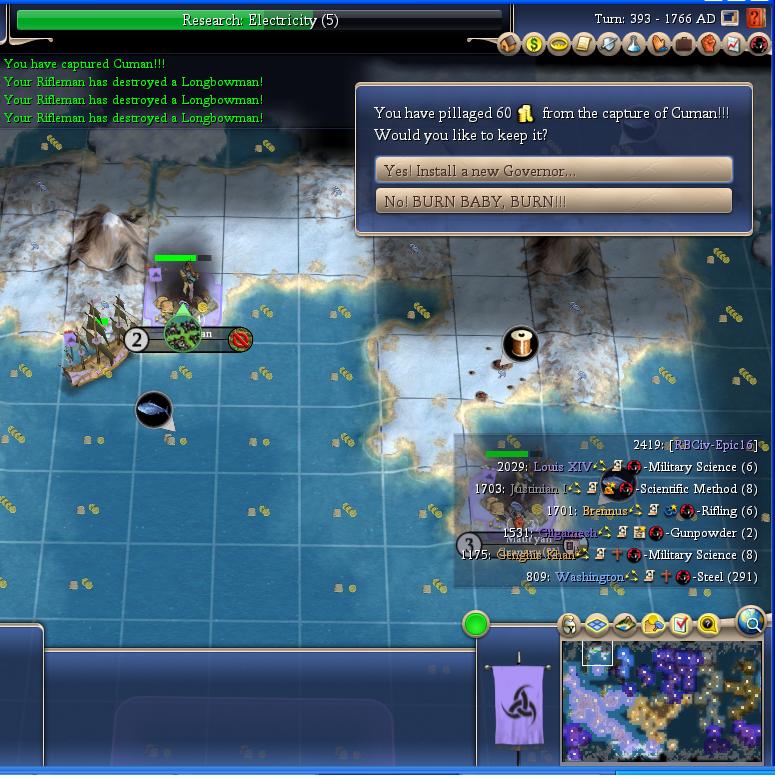
Task: Choose "Yes! Install a new Governor..."
Action: (x=553, y=170)
